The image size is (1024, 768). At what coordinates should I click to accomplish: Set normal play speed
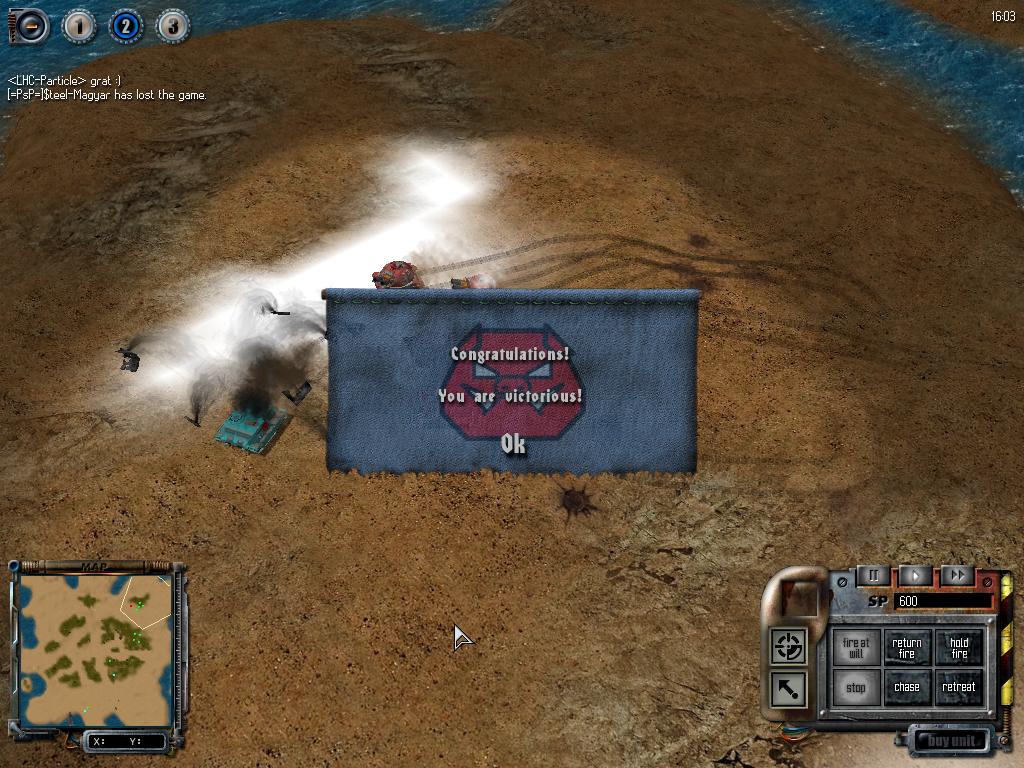click(915, 575)
